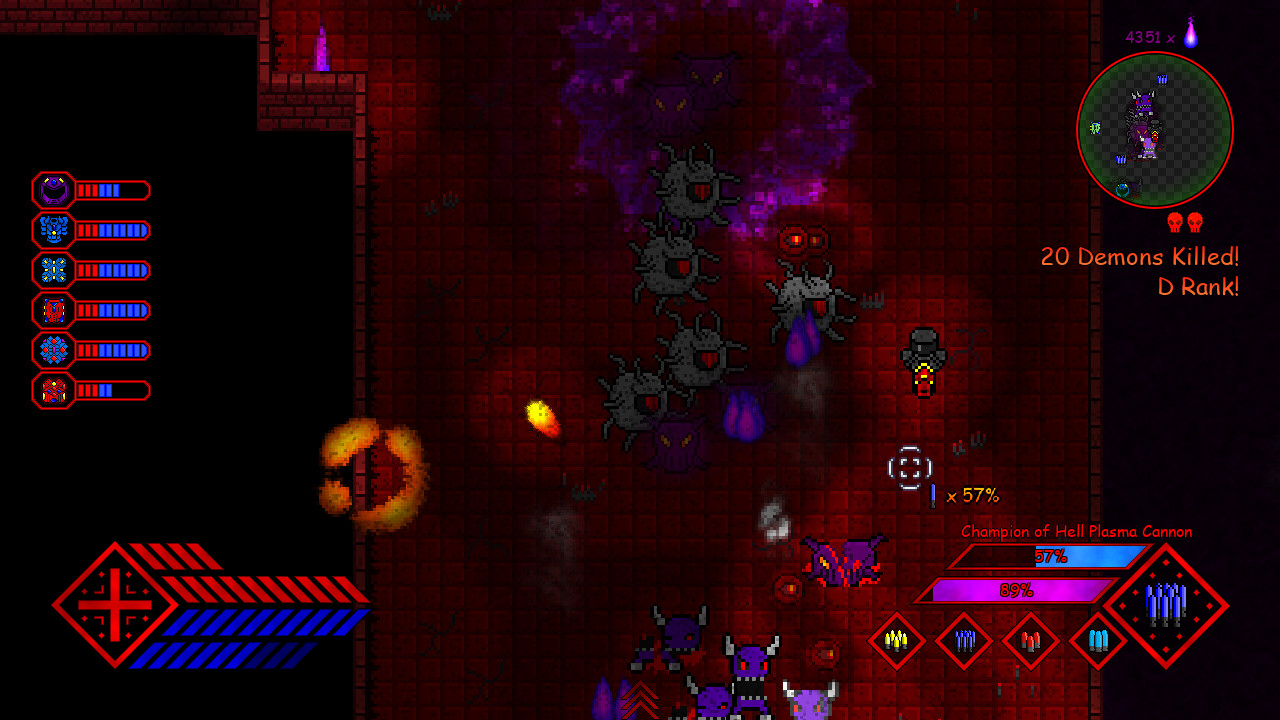Click the 20 Demons Killed D Rank text
Screen dimensions: 1280x720
[1138, 268]
